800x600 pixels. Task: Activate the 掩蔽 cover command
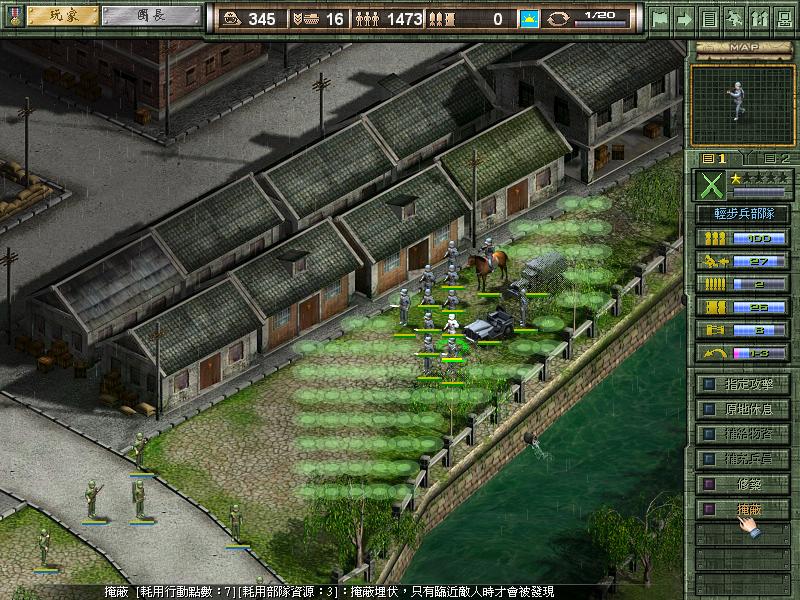tap(743, 509)
